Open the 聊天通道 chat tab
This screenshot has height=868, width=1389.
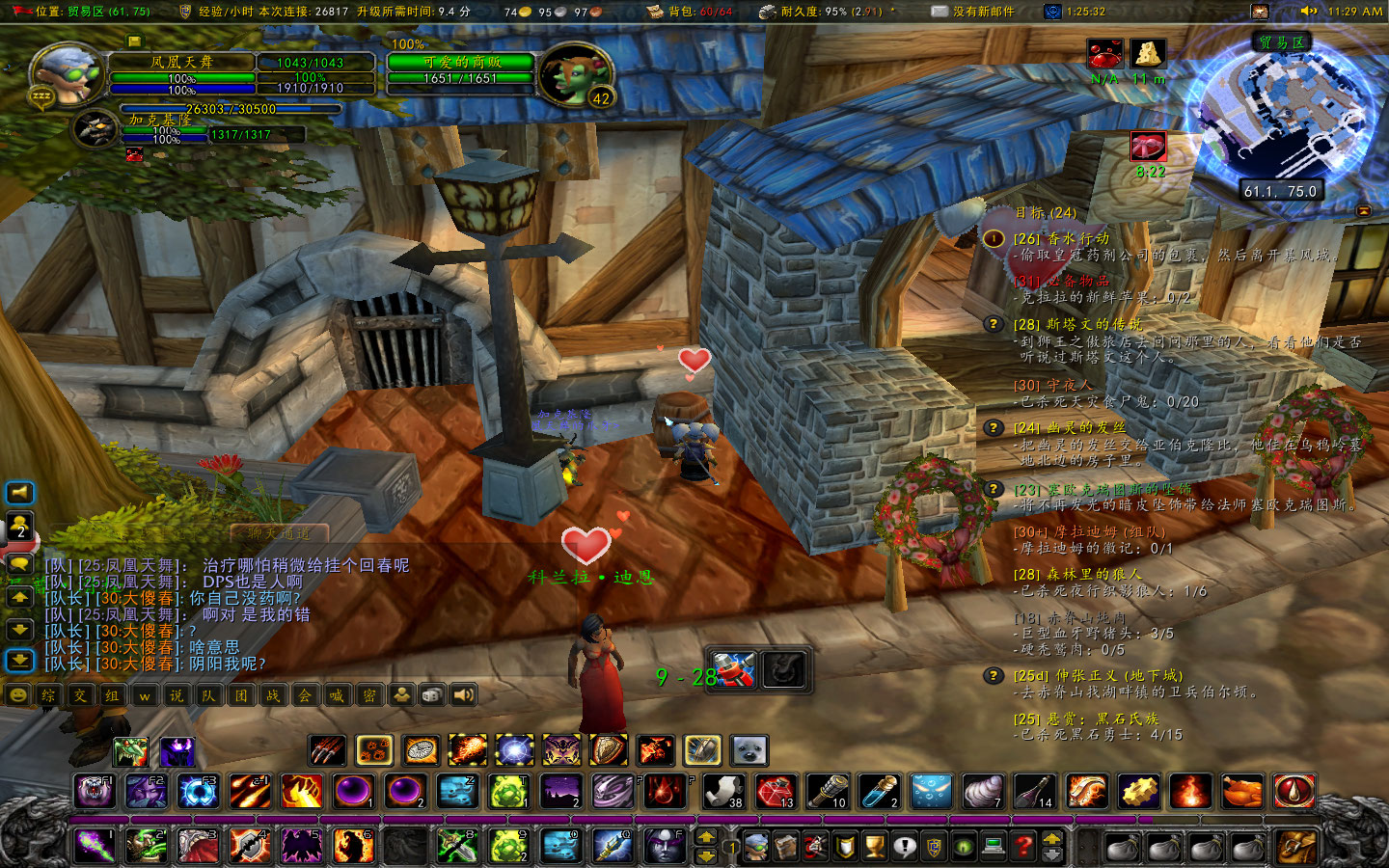277,532
